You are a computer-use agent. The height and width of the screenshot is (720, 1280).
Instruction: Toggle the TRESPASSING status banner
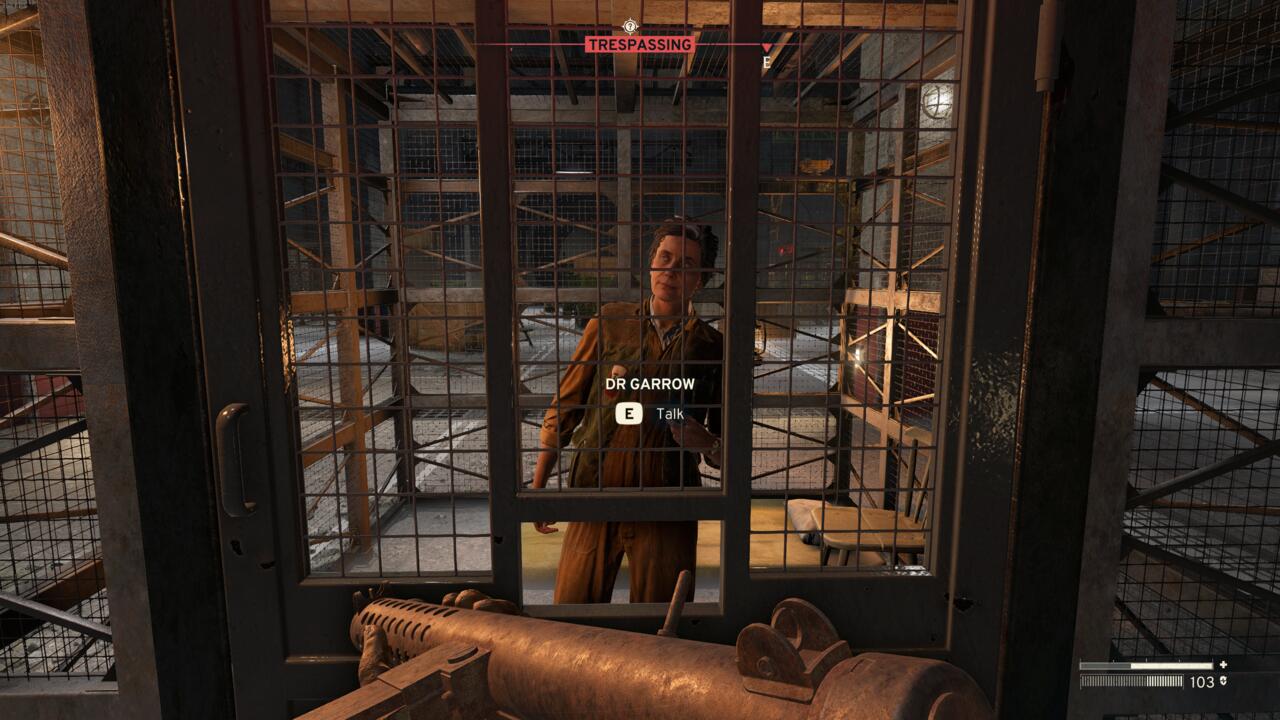pos(639,44)
